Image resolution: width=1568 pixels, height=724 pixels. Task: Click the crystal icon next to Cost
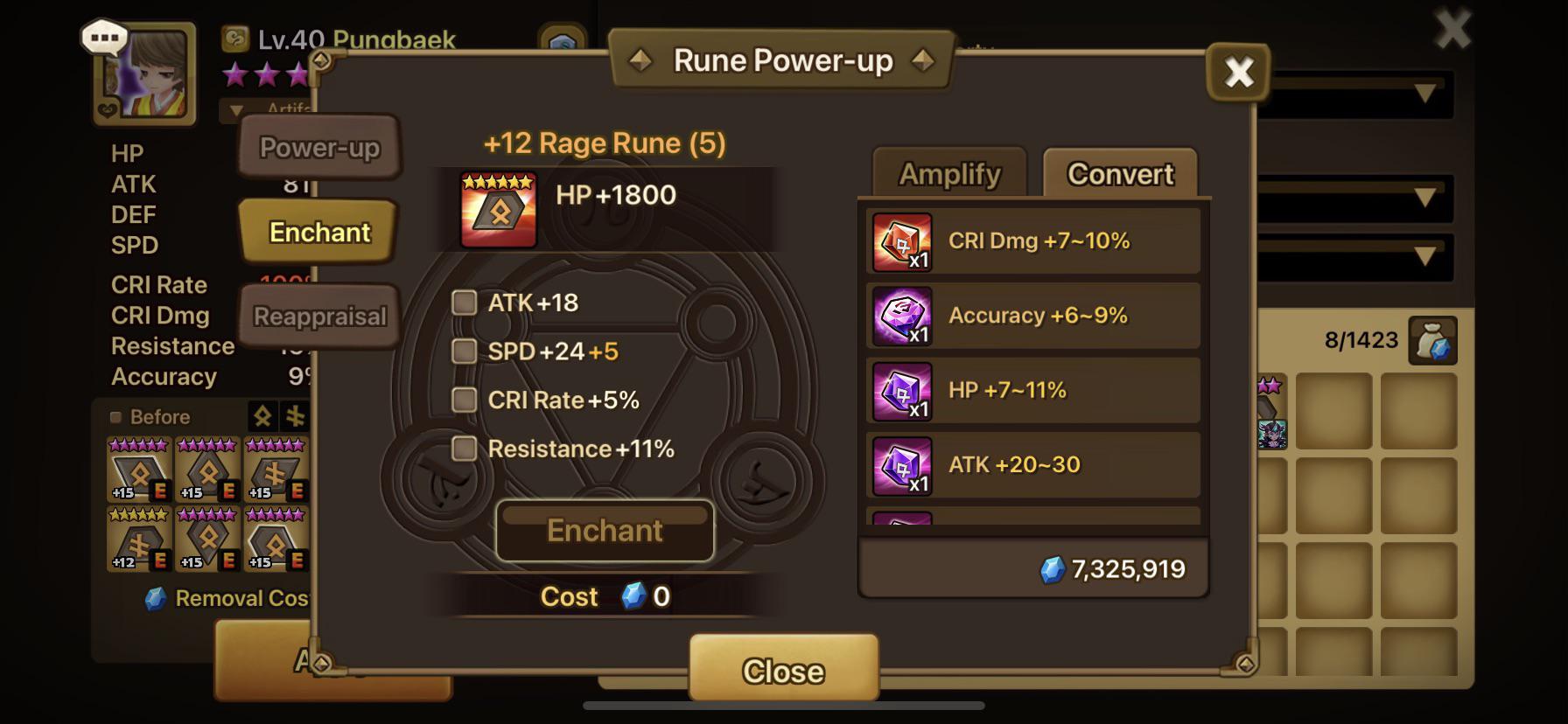[x=635, y=597]
